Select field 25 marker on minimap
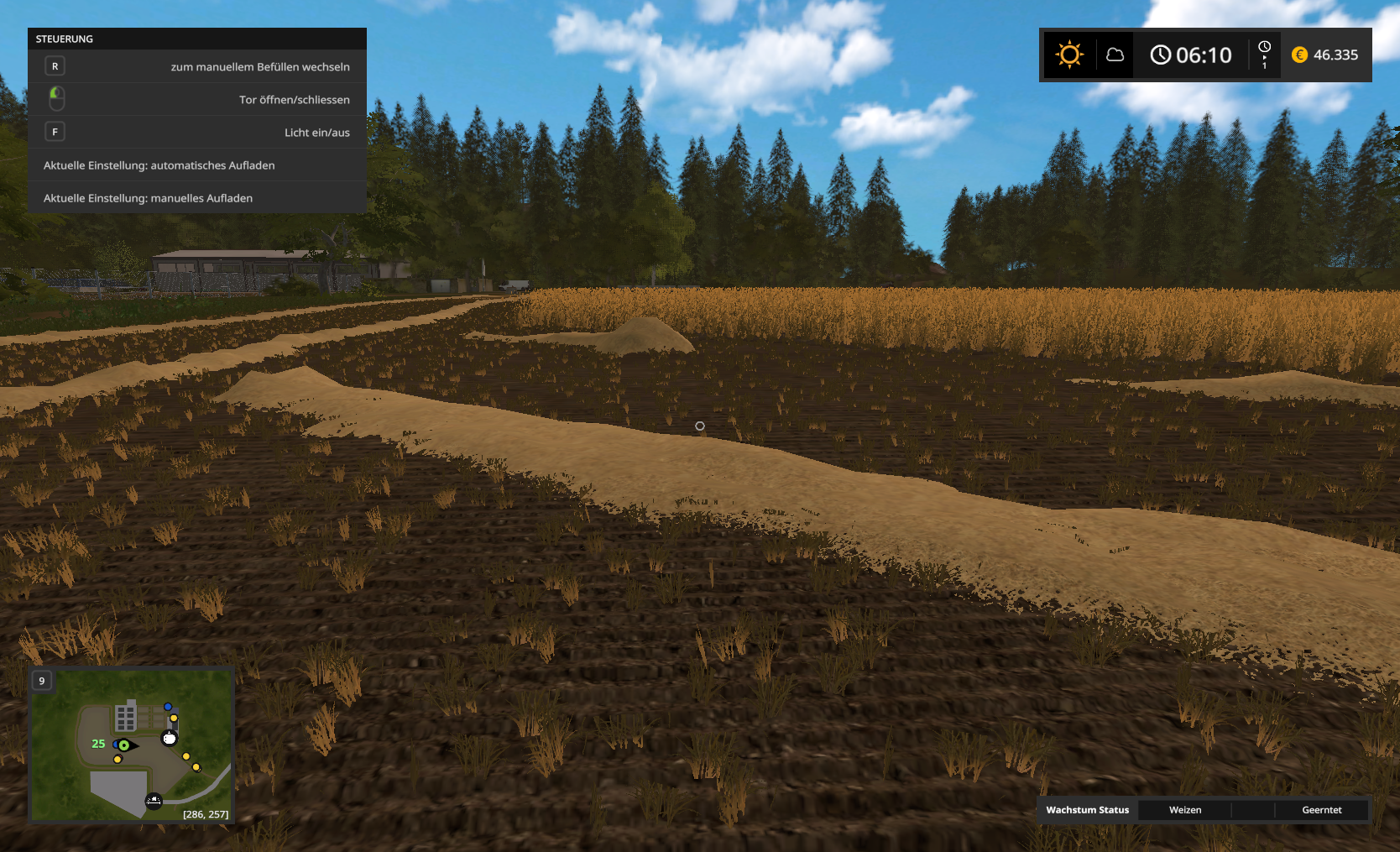 coord(98,744)
